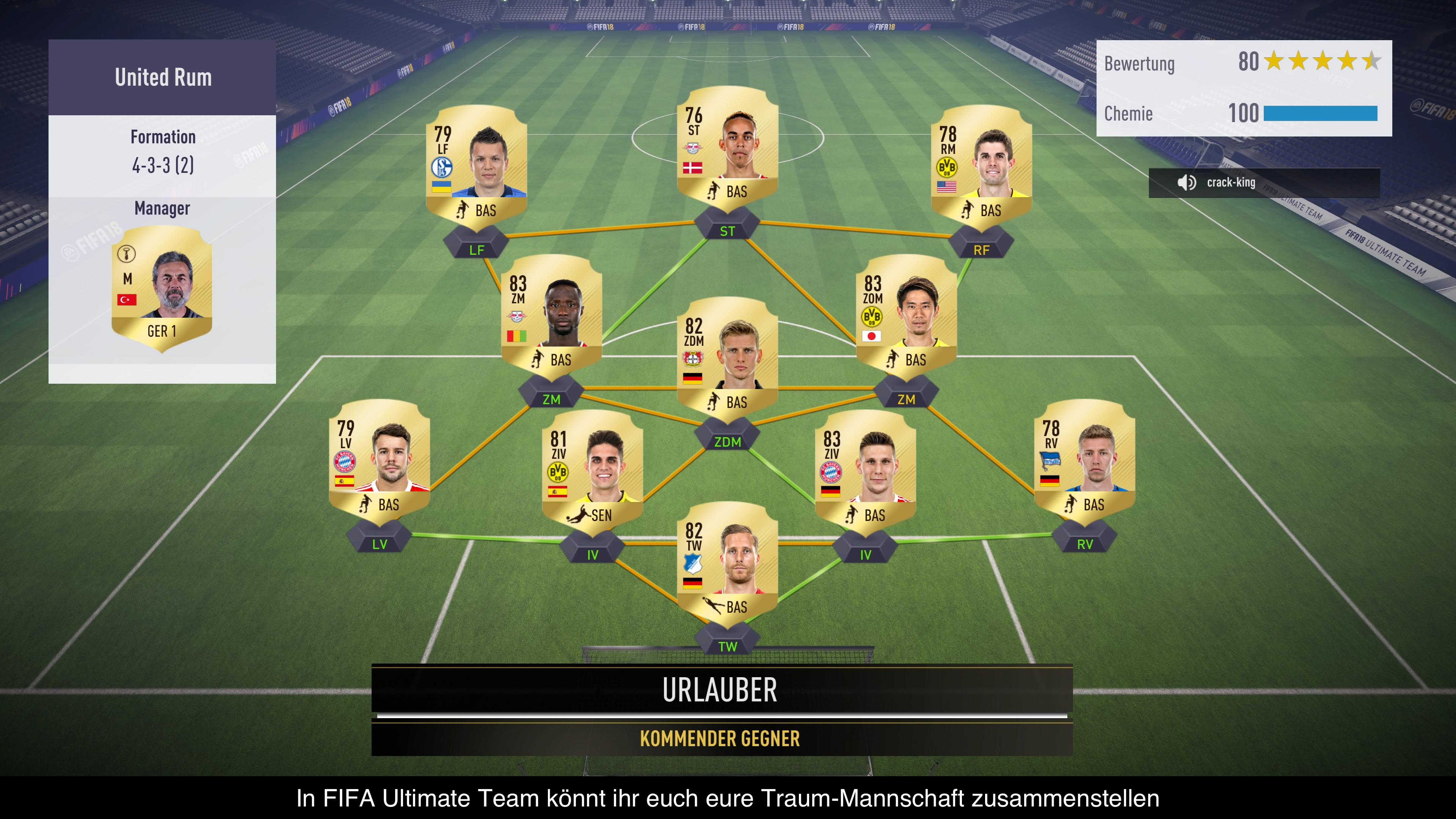This screenshot has width=1456, height=819.
Task: Select the 83-rated ZOM Dortmund card
Action: 906,316
